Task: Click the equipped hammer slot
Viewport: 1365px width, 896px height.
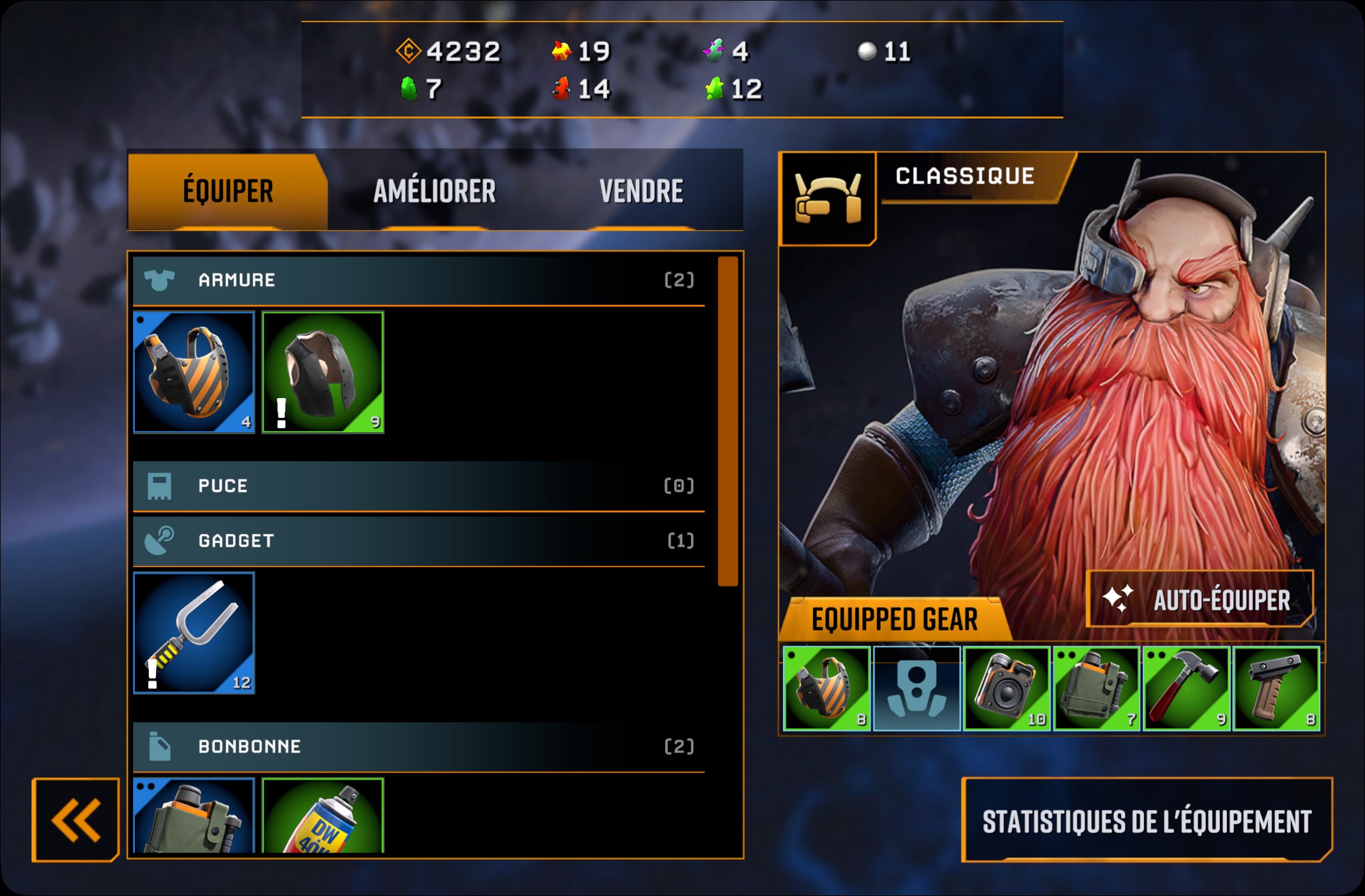Action: click(1186, 688)
